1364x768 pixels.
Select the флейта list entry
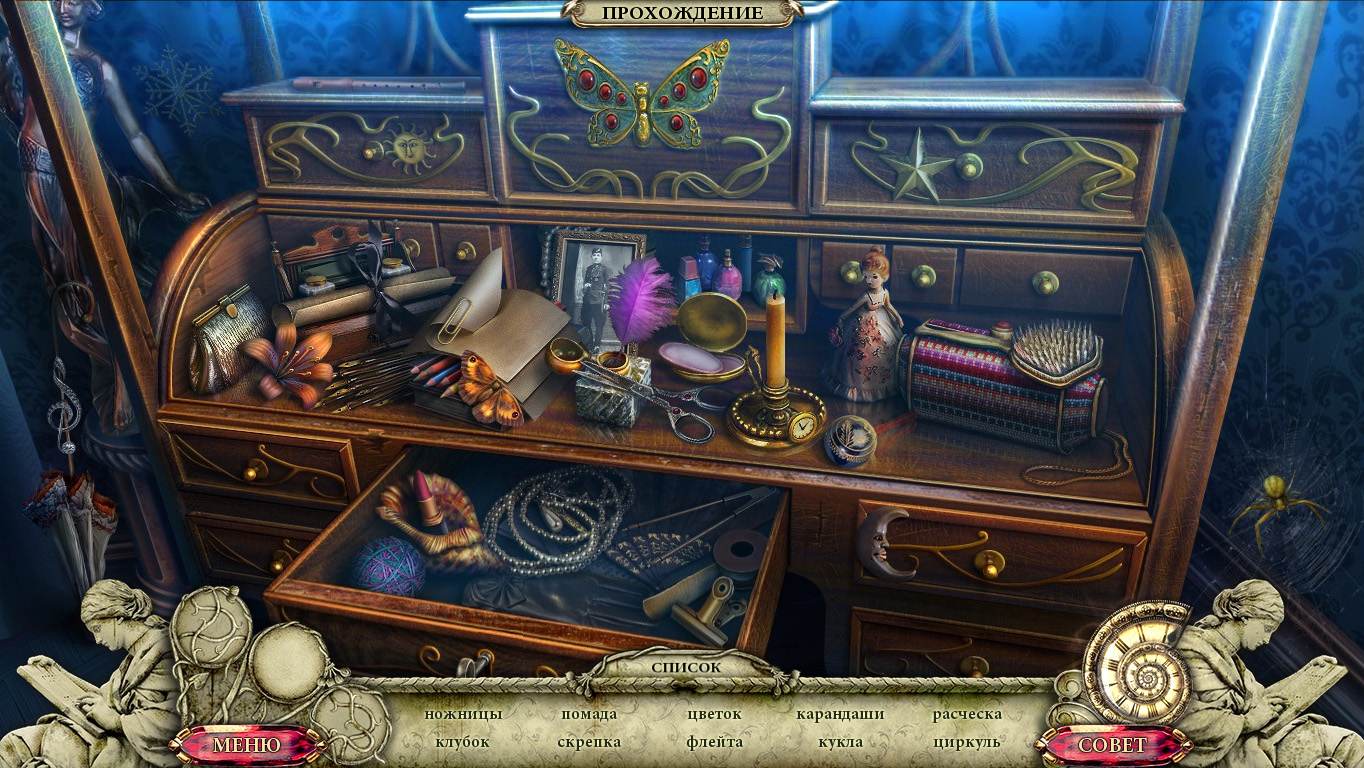pos(714,742)
